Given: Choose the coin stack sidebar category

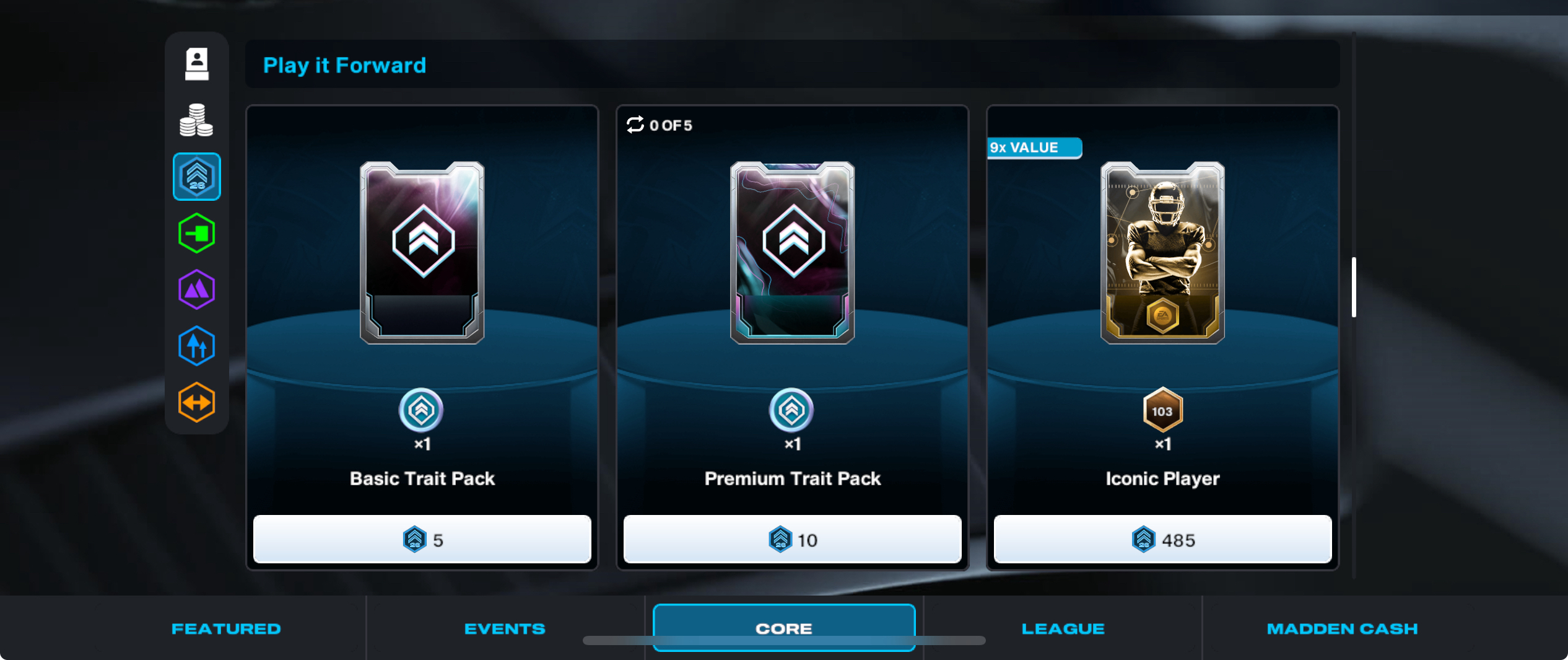Looking at the screenshot, I should (196, 120).
